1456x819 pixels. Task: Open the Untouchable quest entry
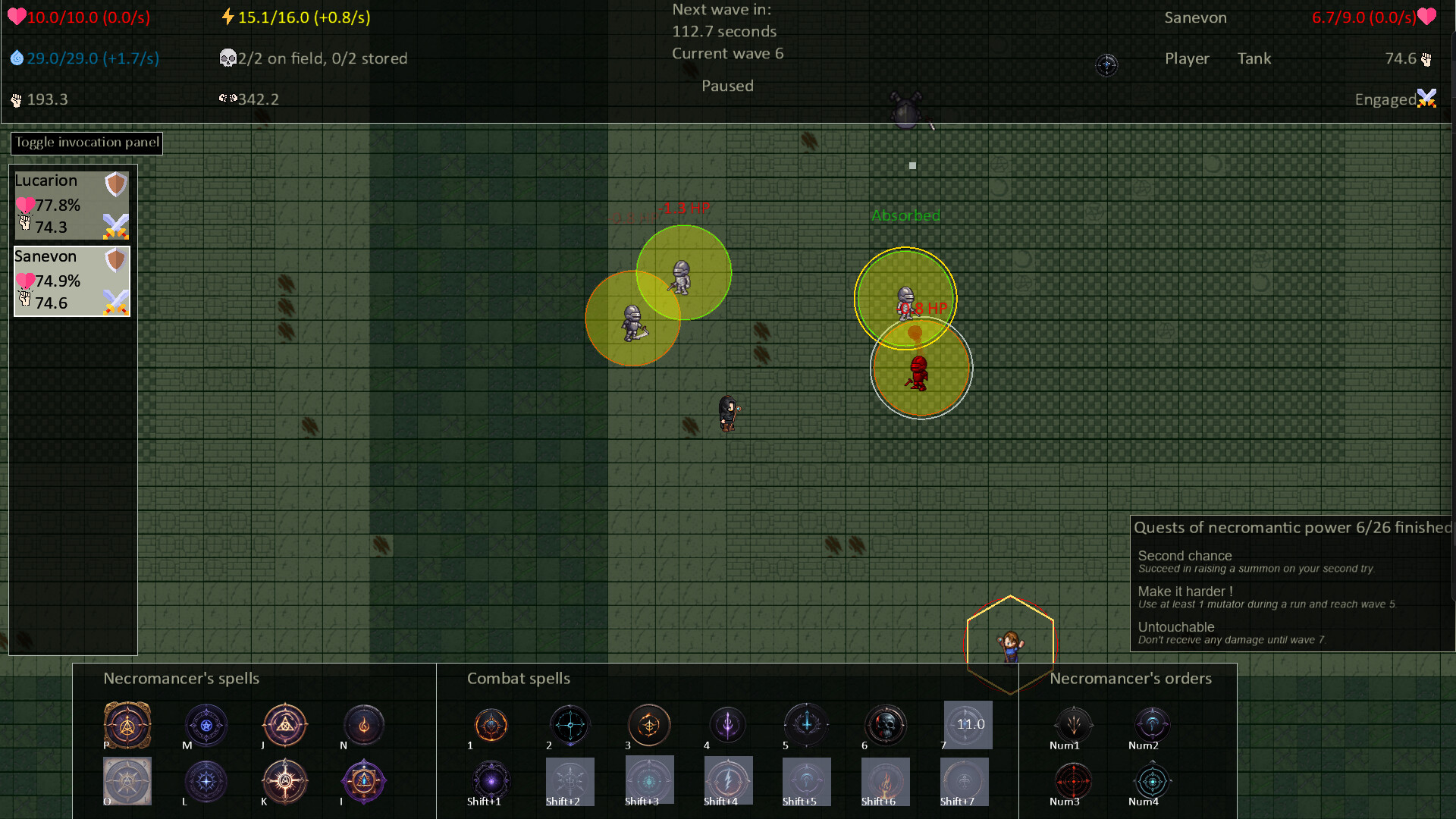pyautogui.click(x=1176, y=627)
